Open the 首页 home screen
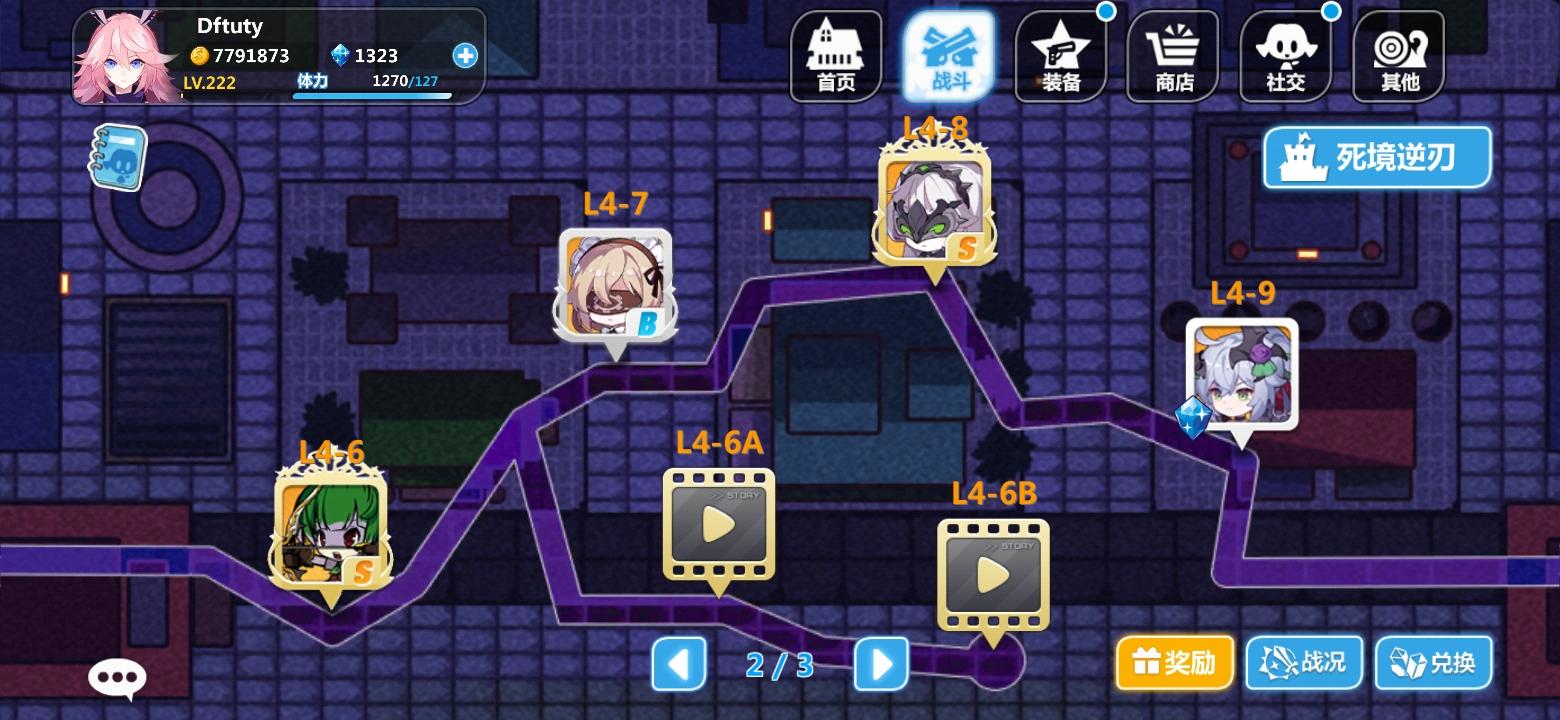This screenshot has height=720, width=1560. click(x=835, y=55)
